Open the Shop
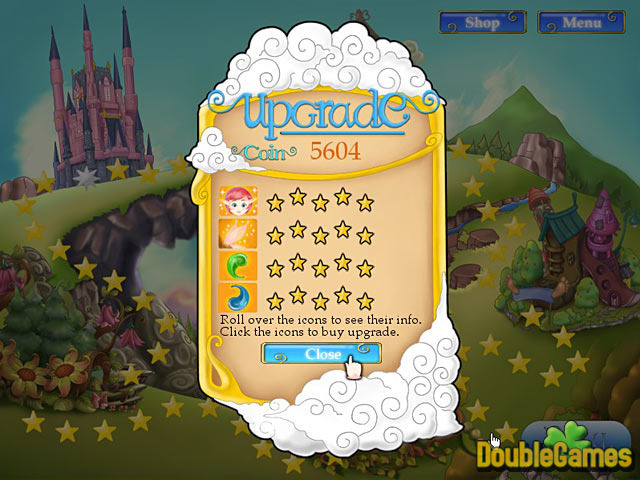The width and height of the screenshot is (640, 480). tap(482, 22)
